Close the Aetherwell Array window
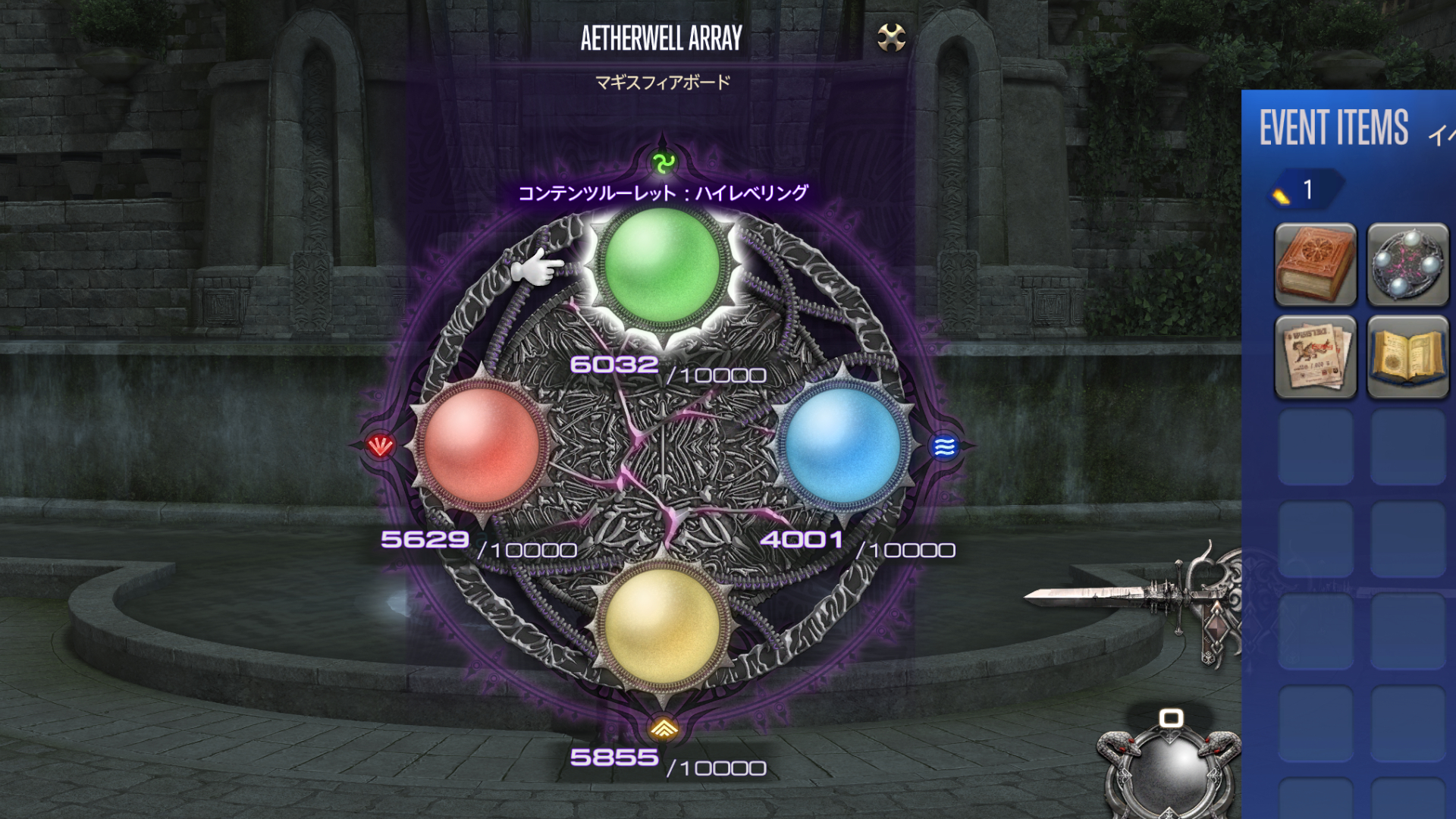Image resolution: width=1456 pixels, height=819 pixels. 891,36
